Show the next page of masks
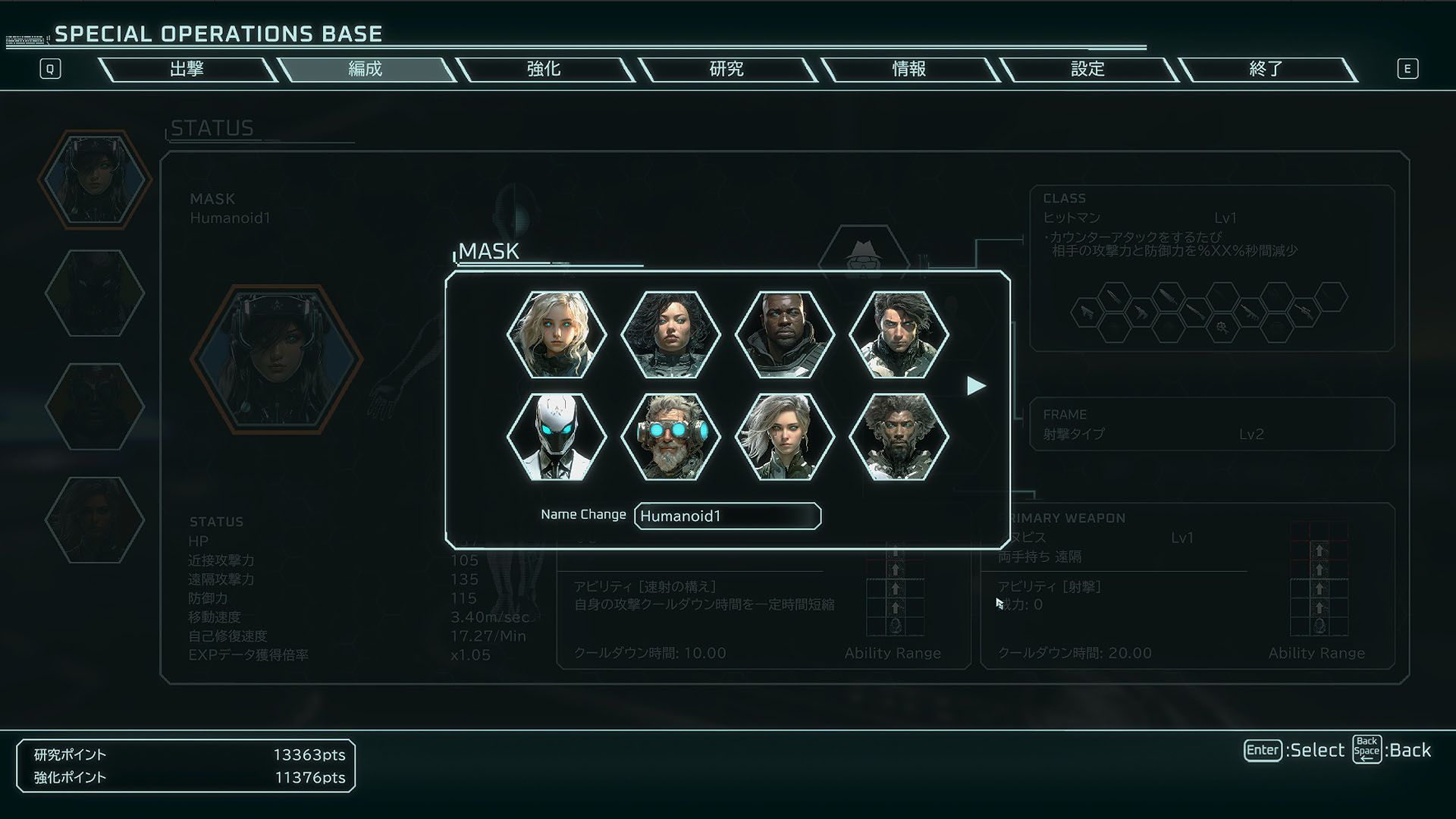The width and height of the screenshot is (1456, 819). pyautogui.click(x=976, y=386)
